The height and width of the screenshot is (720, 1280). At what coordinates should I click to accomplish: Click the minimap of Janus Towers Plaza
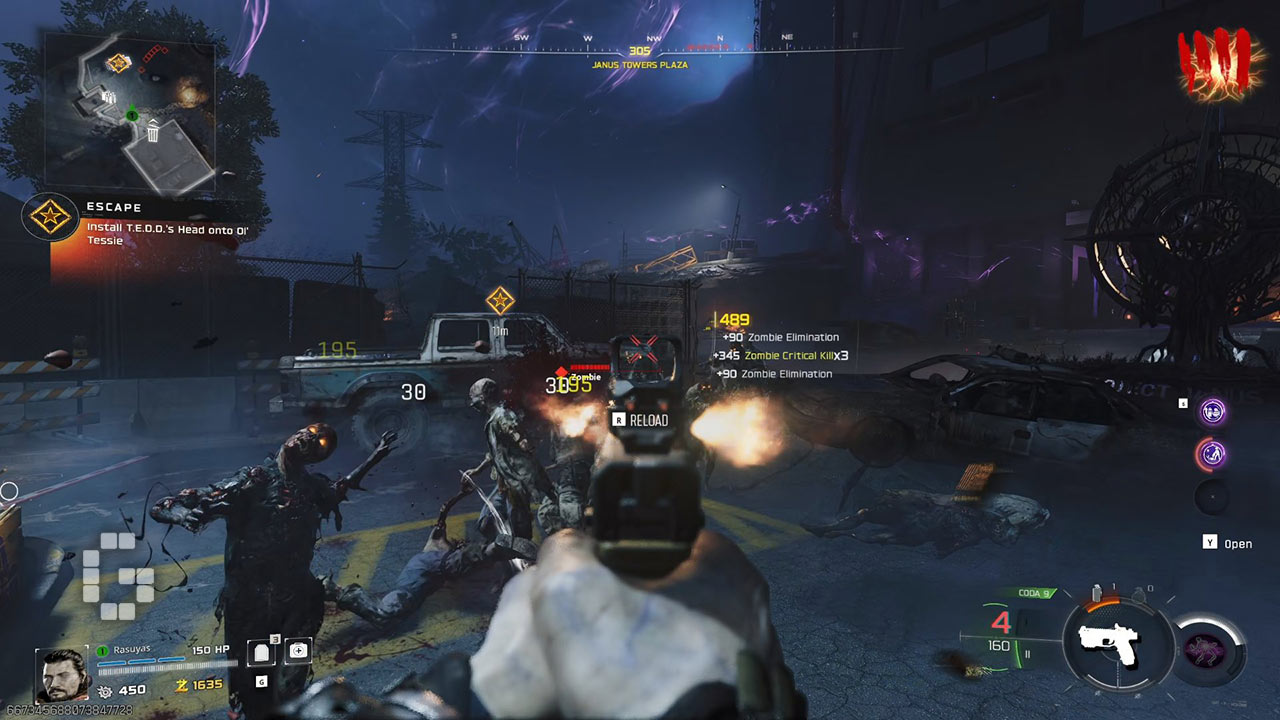coord(129,110)
